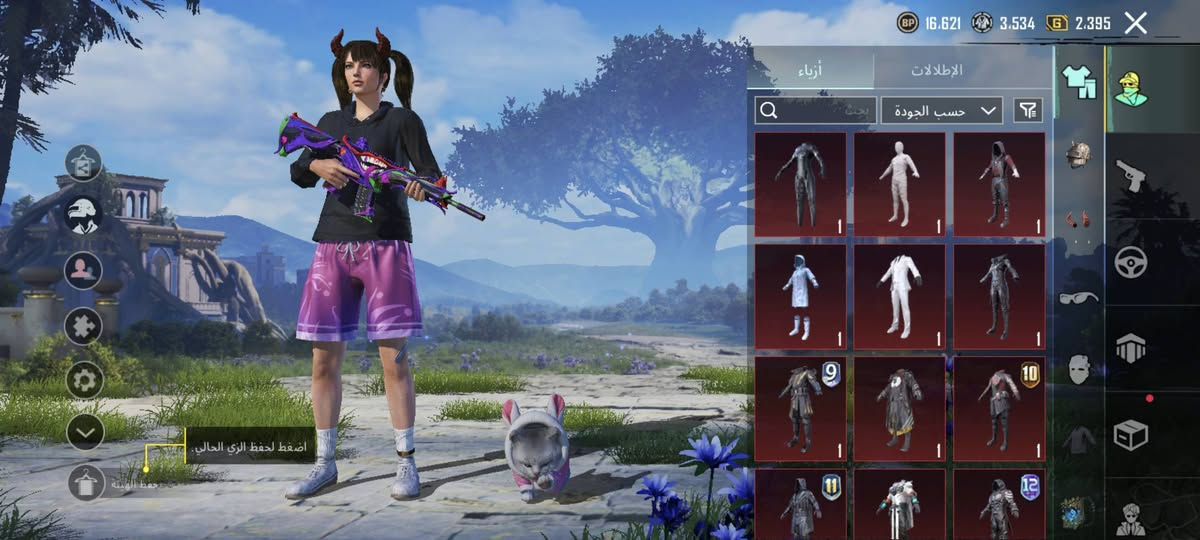The height and width of the screenshot is (540, 1200).
Task: Click the gear settings icon
Action: coord(85,379)
